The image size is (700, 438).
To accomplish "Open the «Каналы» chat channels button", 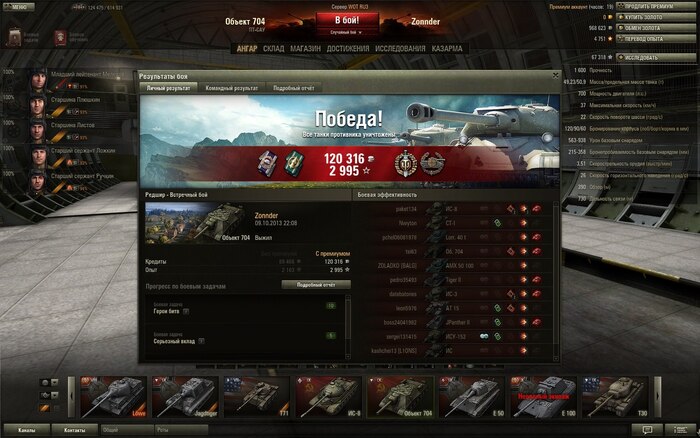I will (27, 430).
